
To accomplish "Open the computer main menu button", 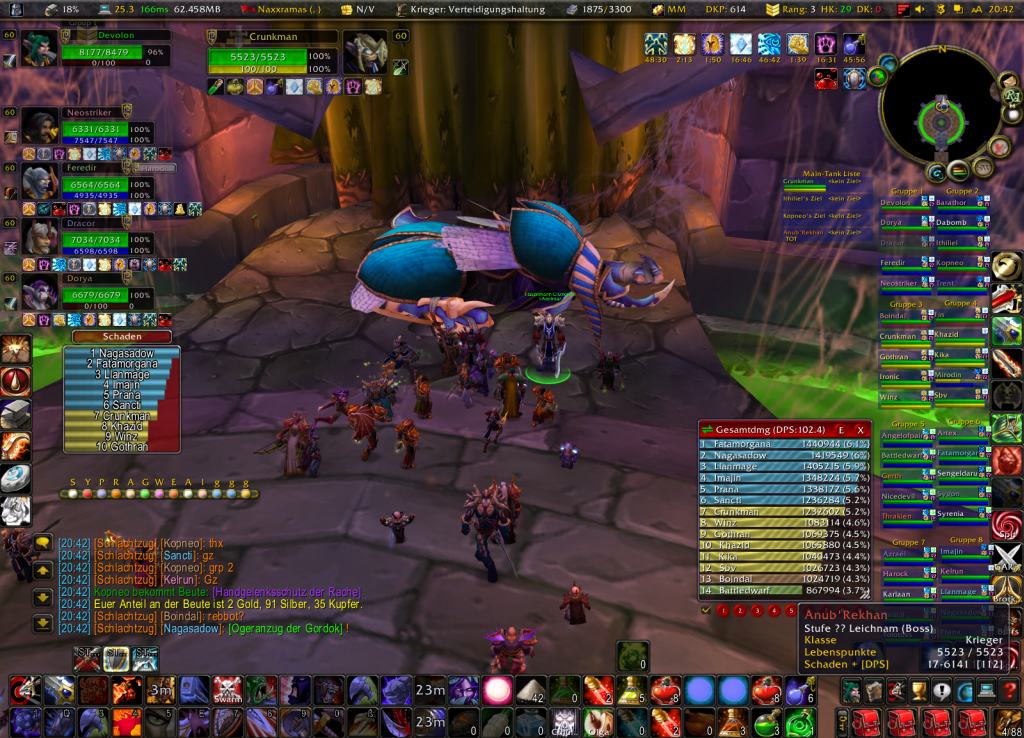I will pos(986,690).
